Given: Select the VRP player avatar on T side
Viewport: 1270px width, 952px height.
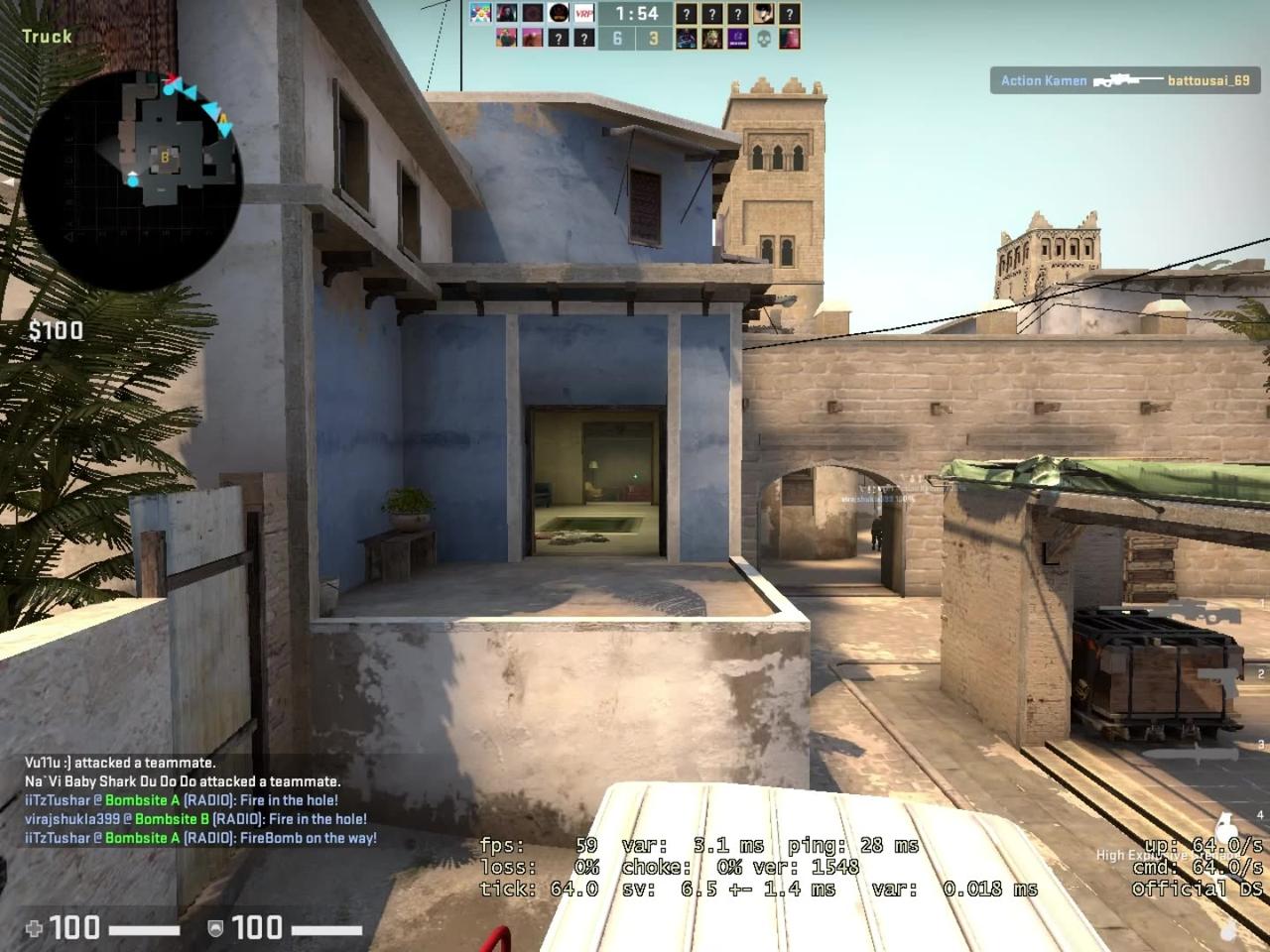Looking at the screenshot, I should coord(583,13).
